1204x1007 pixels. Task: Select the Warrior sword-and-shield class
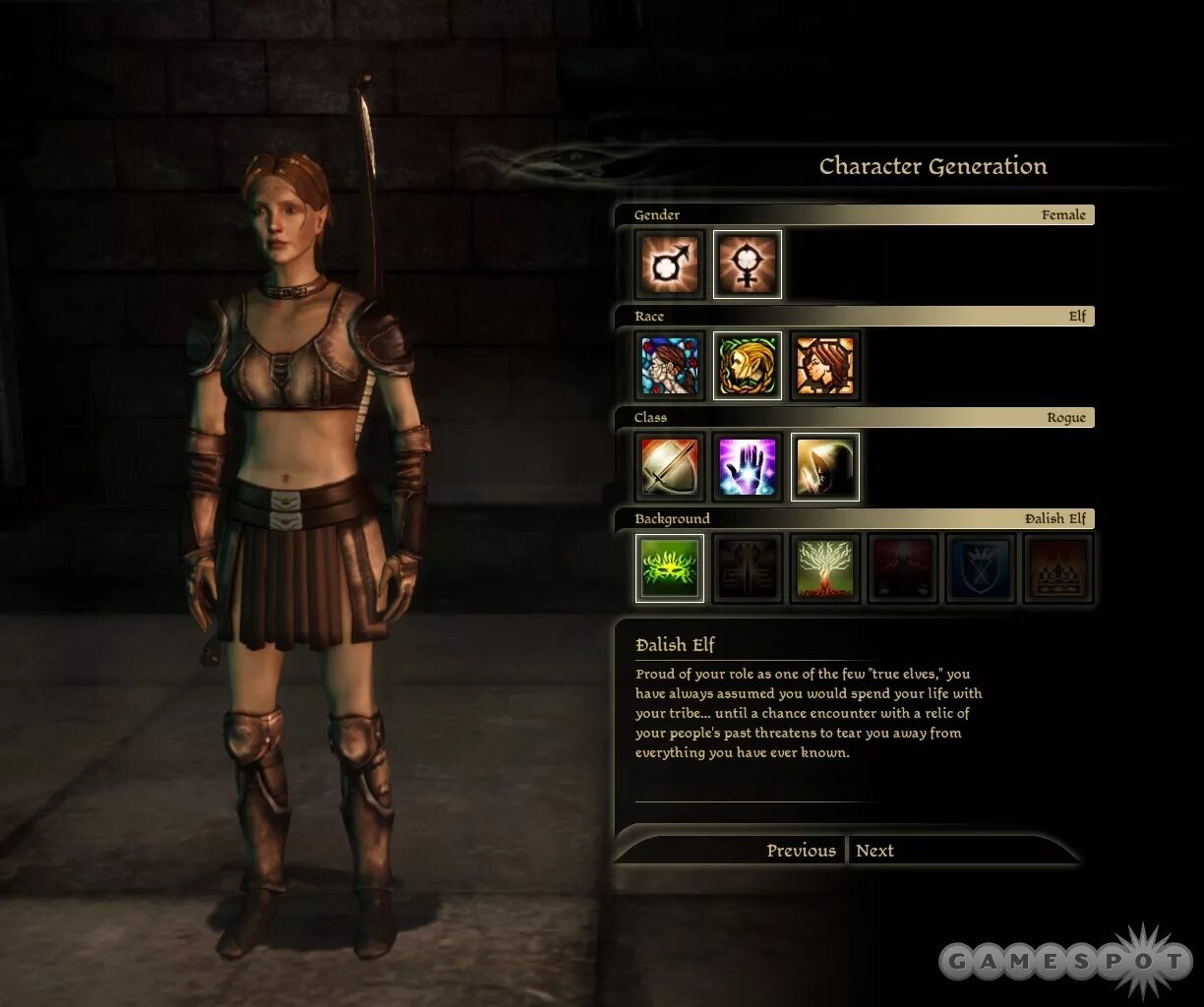coord(670,467)
